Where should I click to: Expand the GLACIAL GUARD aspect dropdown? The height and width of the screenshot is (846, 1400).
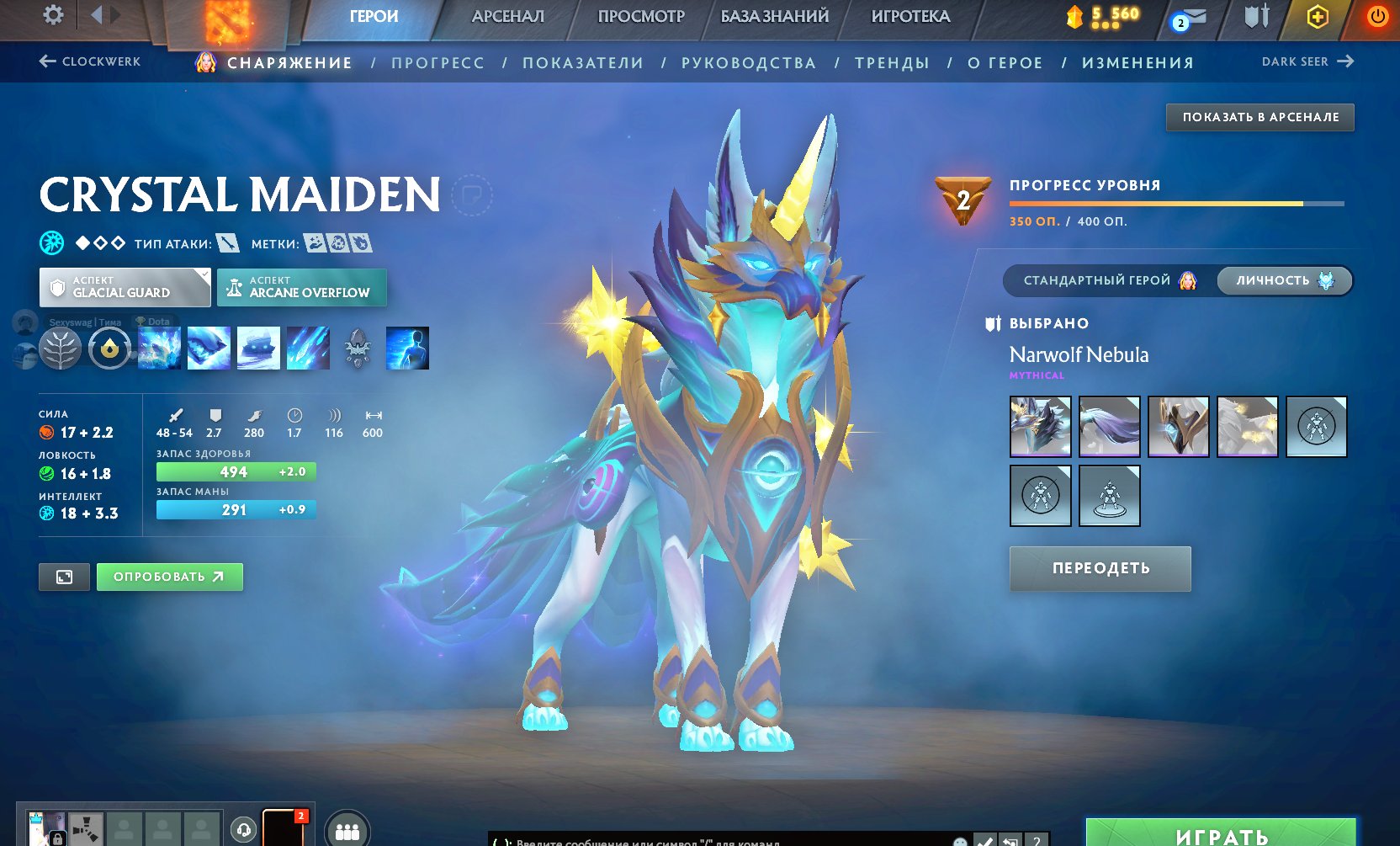click(124, 286)
